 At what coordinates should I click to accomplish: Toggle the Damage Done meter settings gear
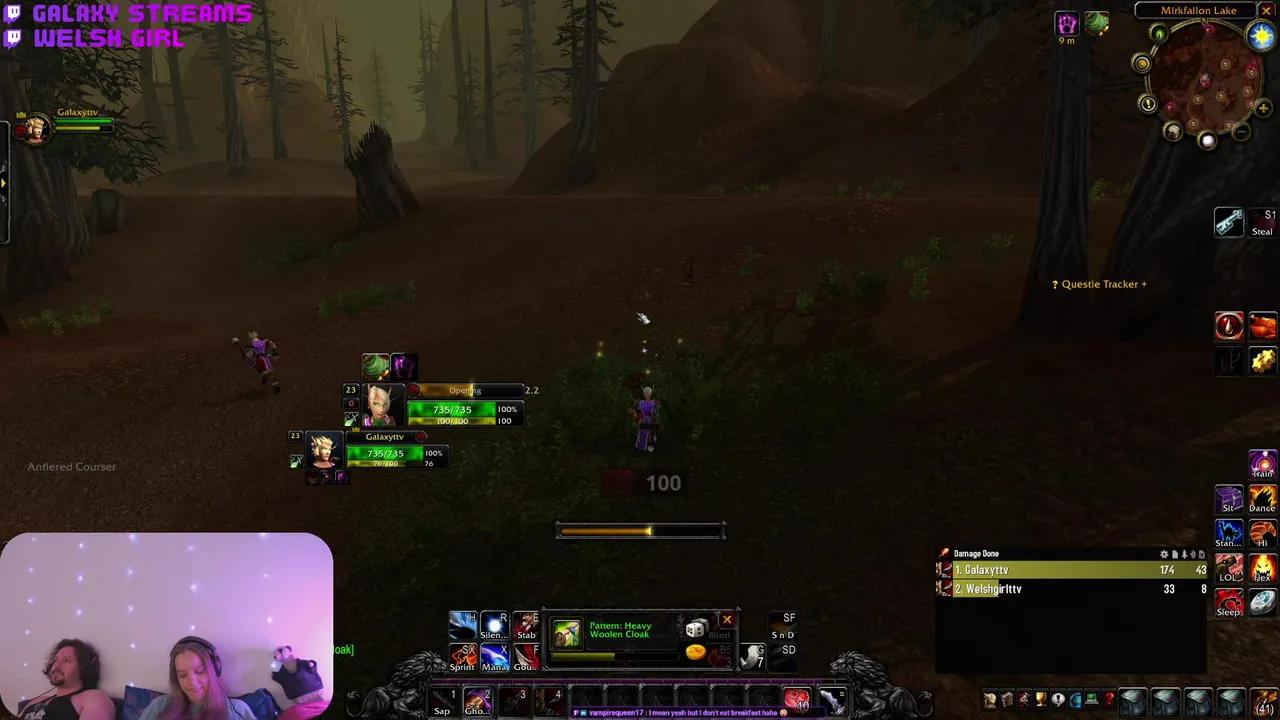coord(1163,553)
